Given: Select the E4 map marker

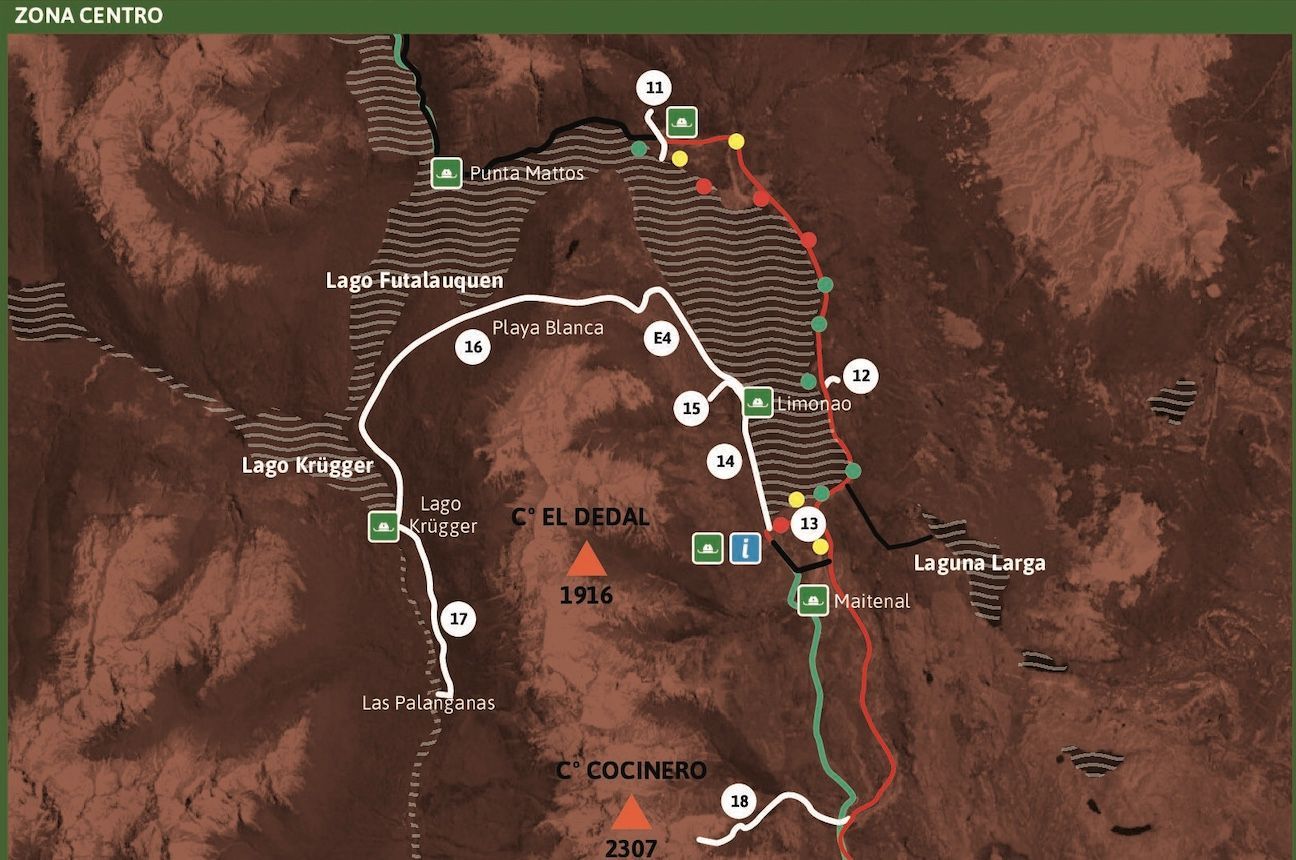Looking at the screenshot, I should click(661, 340).
